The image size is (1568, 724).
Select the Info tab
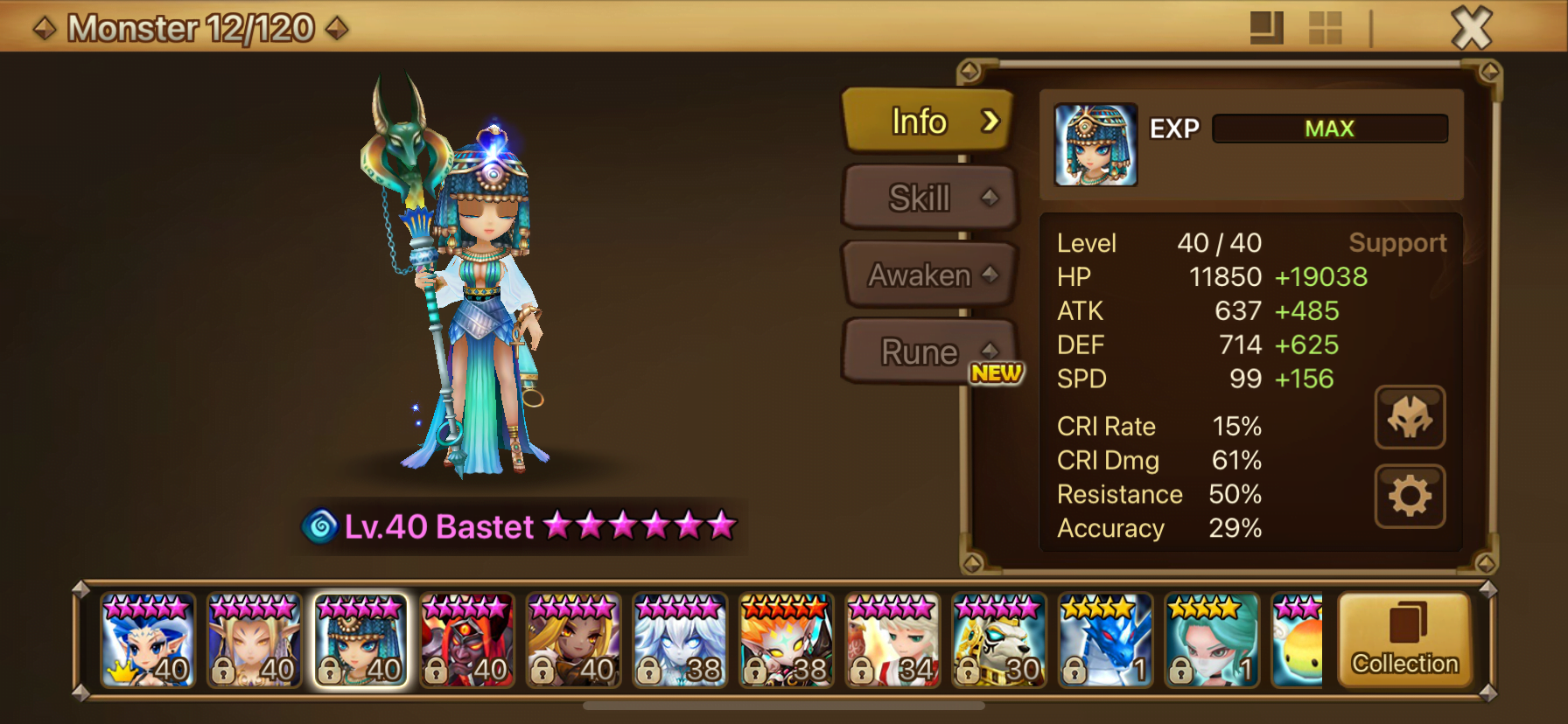pos(928,122)
